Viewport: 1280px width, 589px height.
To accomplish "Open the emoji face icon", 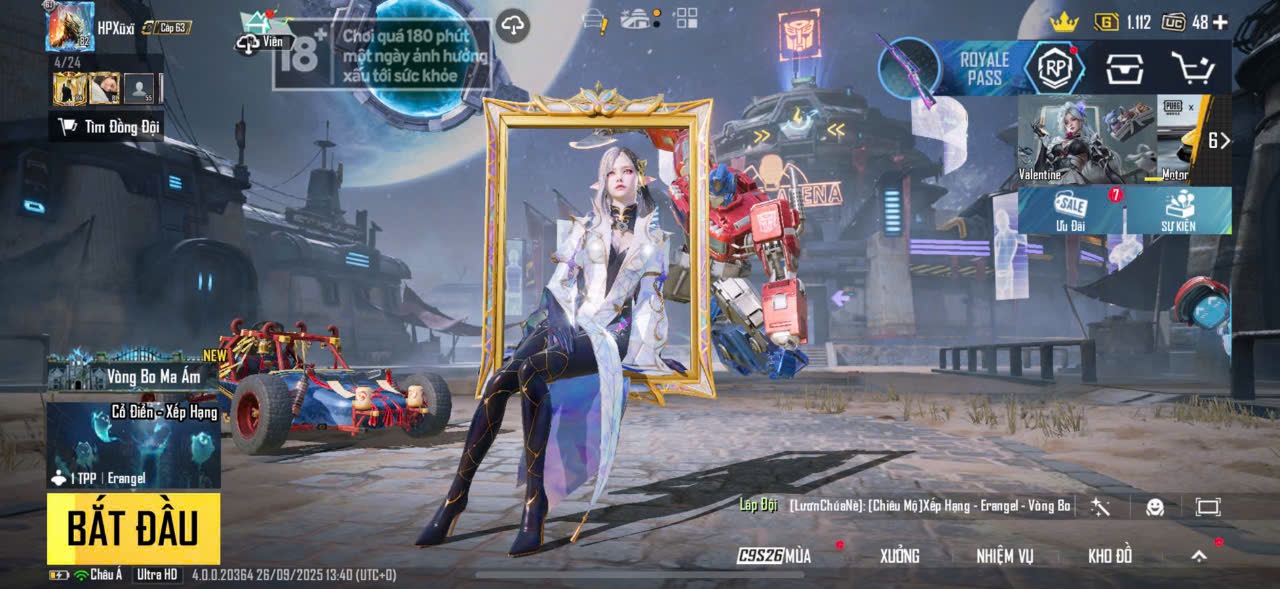I will 1155,507.
